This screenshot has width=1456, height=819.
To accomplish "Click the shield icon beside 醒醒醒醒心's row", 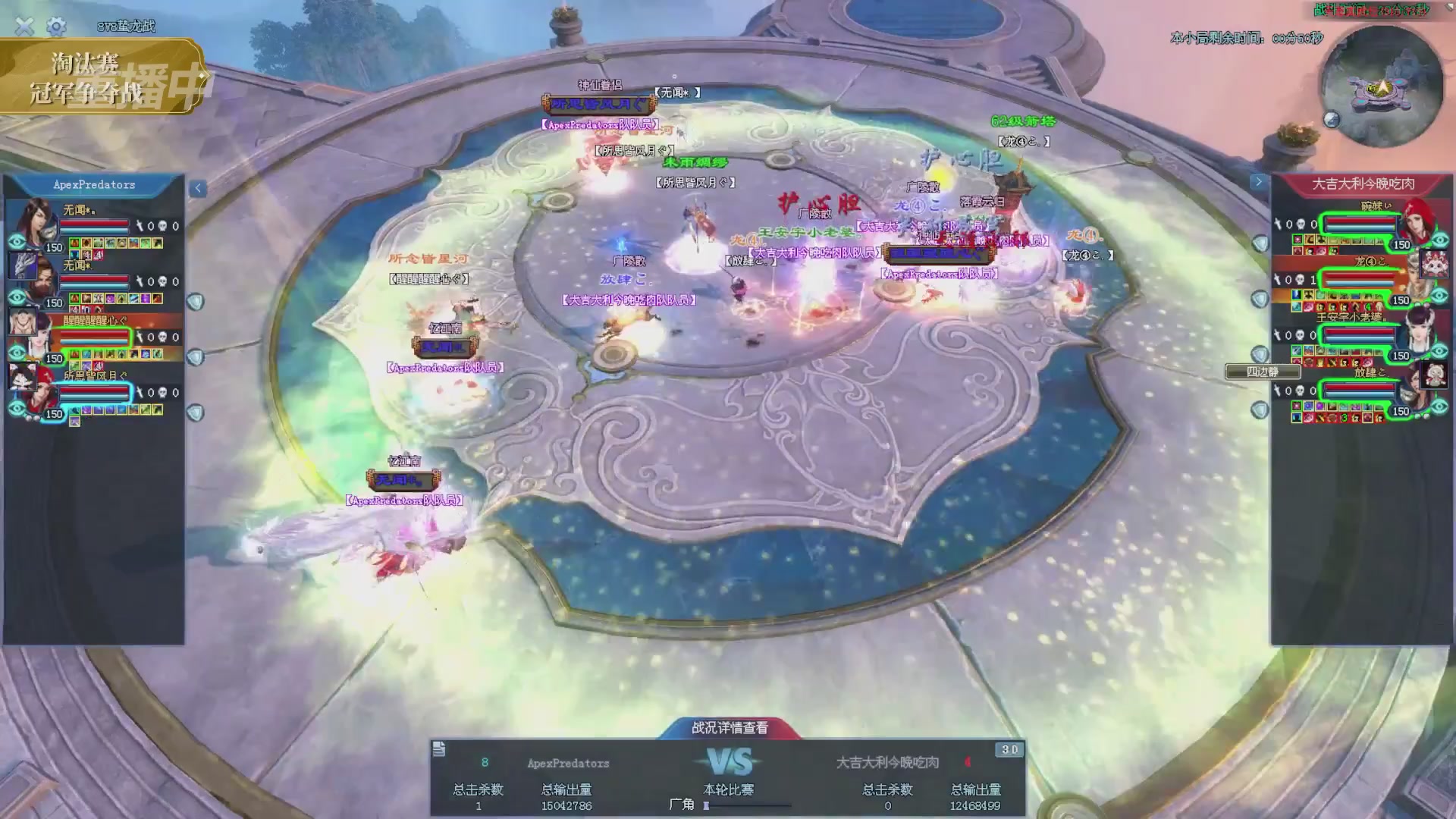I will click(x=196, y=356).
